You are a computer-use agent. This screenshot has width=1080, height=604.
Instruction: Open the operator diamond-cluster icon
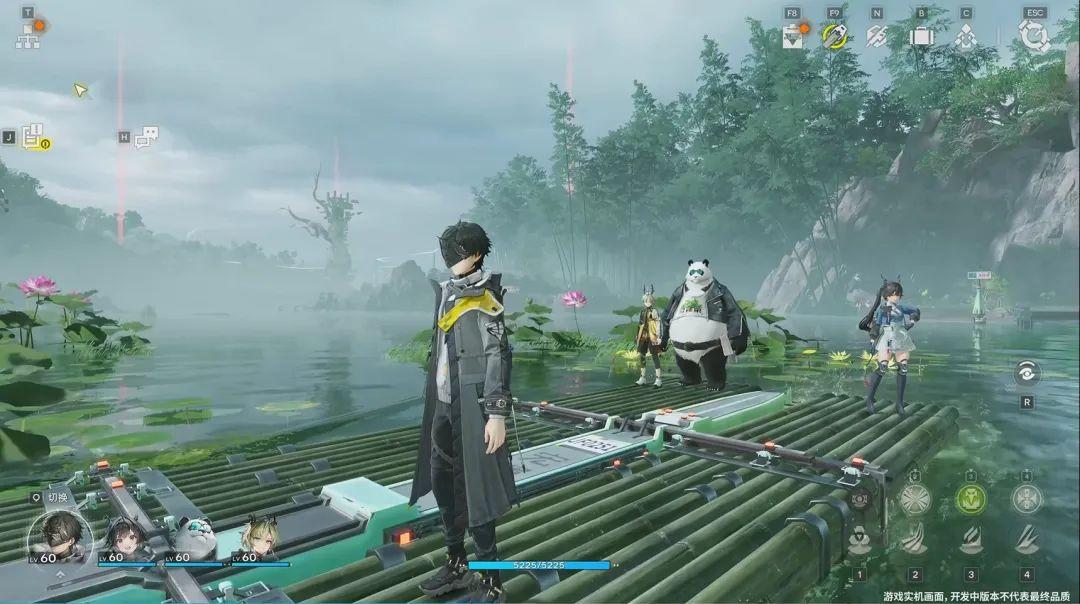[x=965, y=36]
